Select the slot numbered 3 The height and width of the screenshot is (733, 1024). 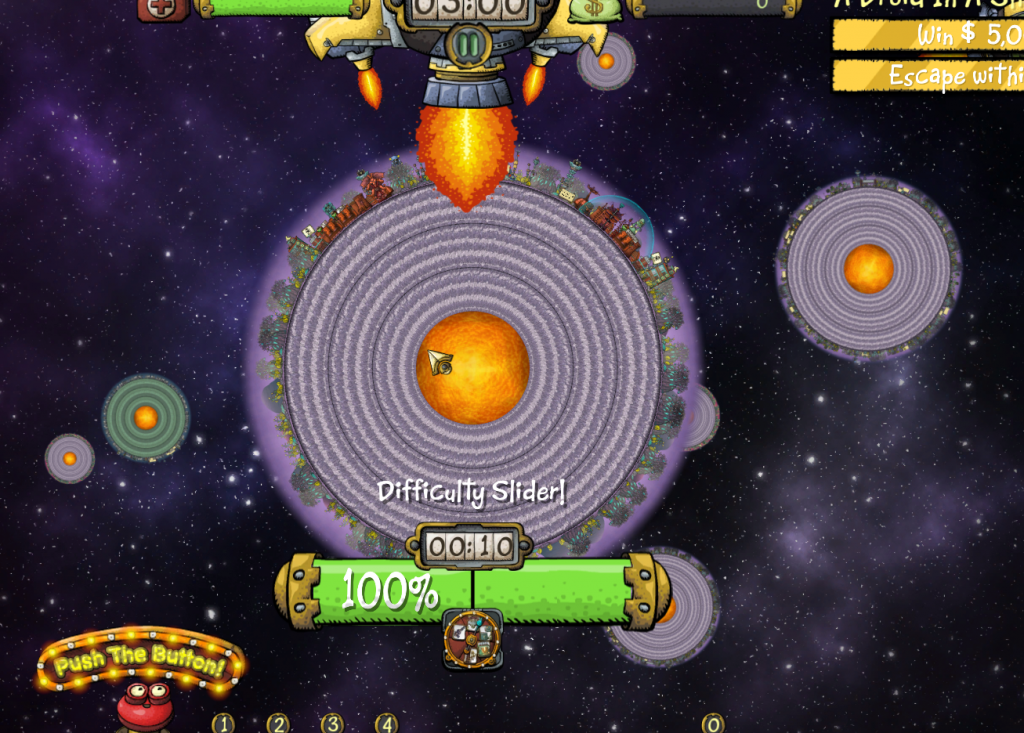pyautogui.click(x=332, y=723)
